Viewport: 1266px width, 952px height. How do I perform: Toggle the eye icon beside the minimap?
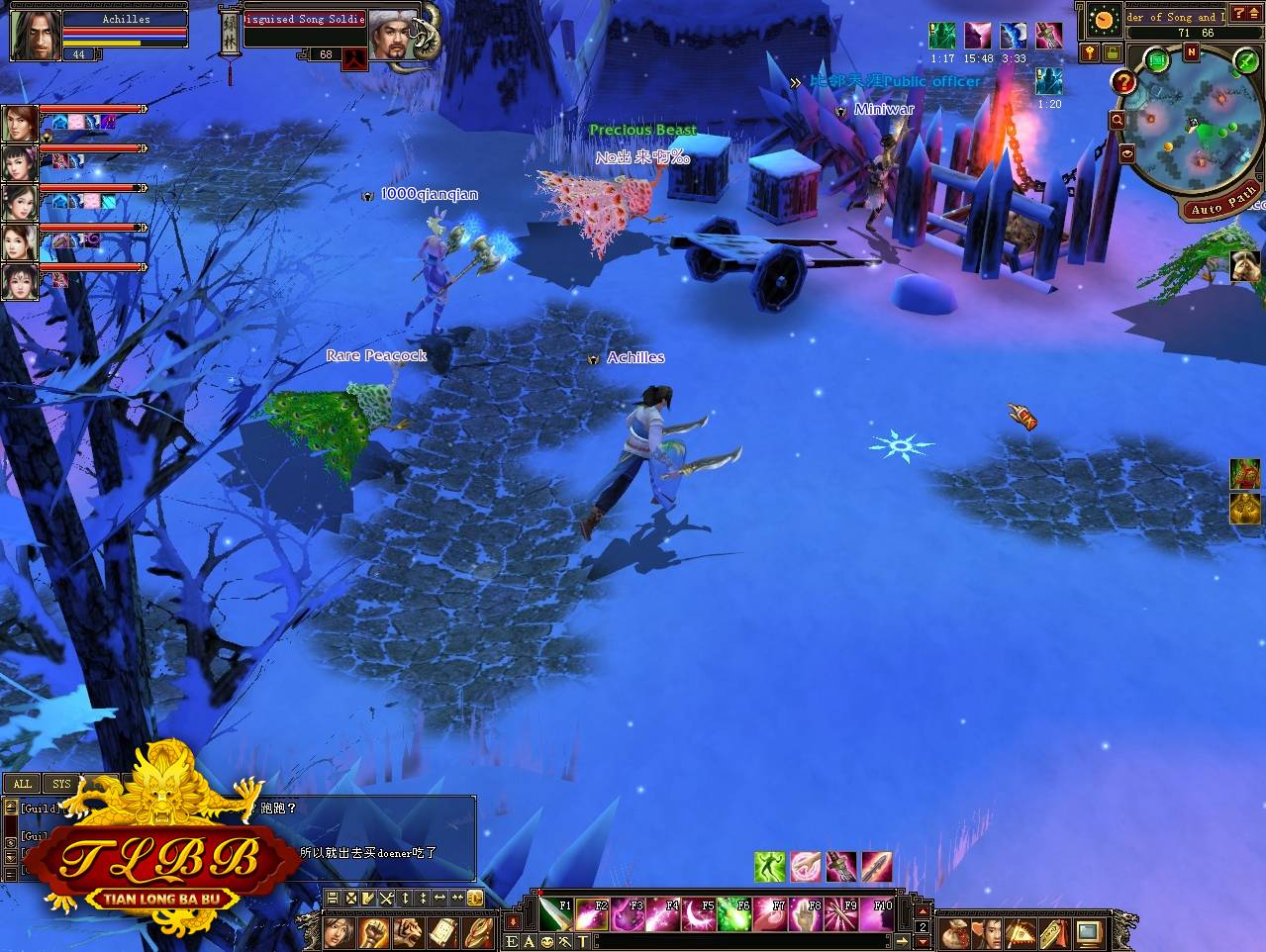(1127, 154)
